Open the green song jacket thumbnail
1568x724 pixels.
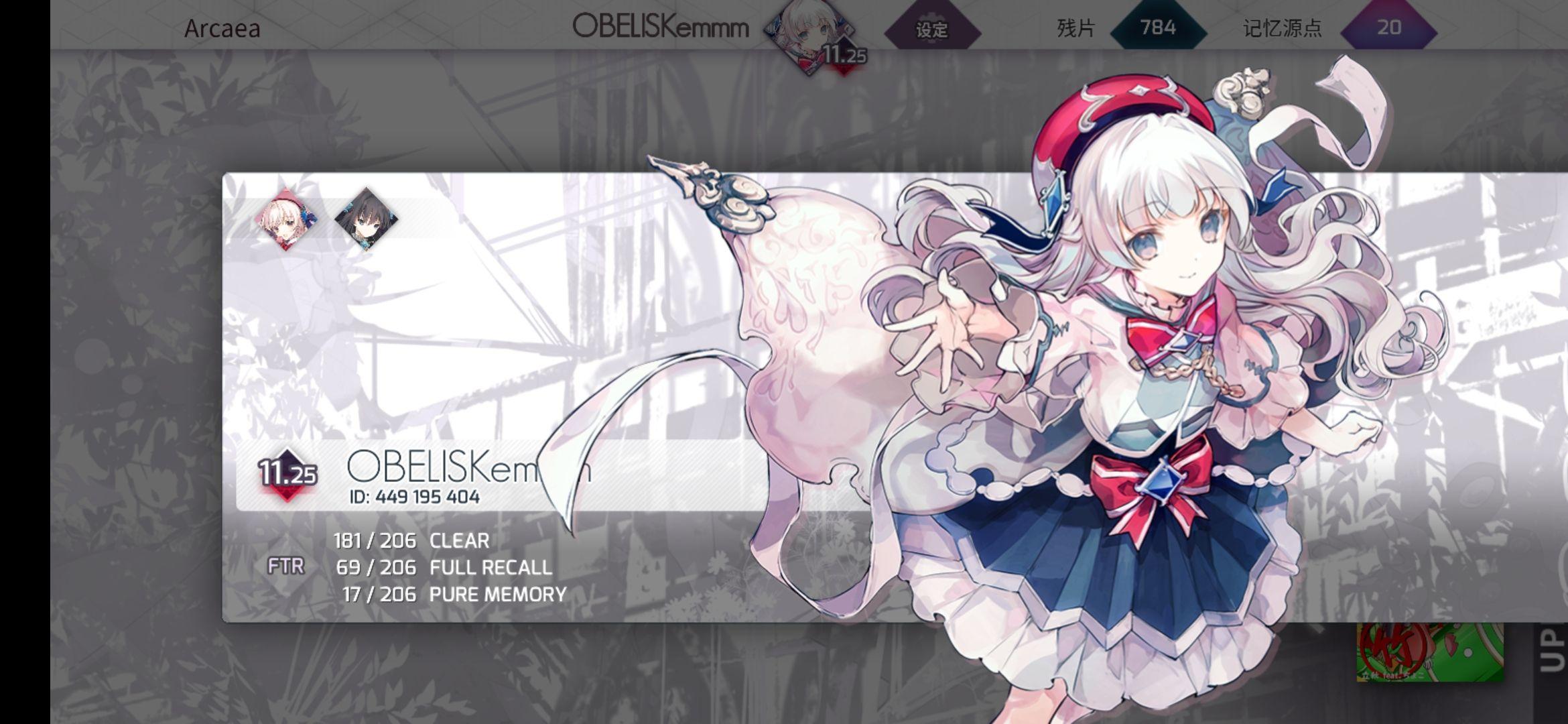click(x=1429, y=651)
